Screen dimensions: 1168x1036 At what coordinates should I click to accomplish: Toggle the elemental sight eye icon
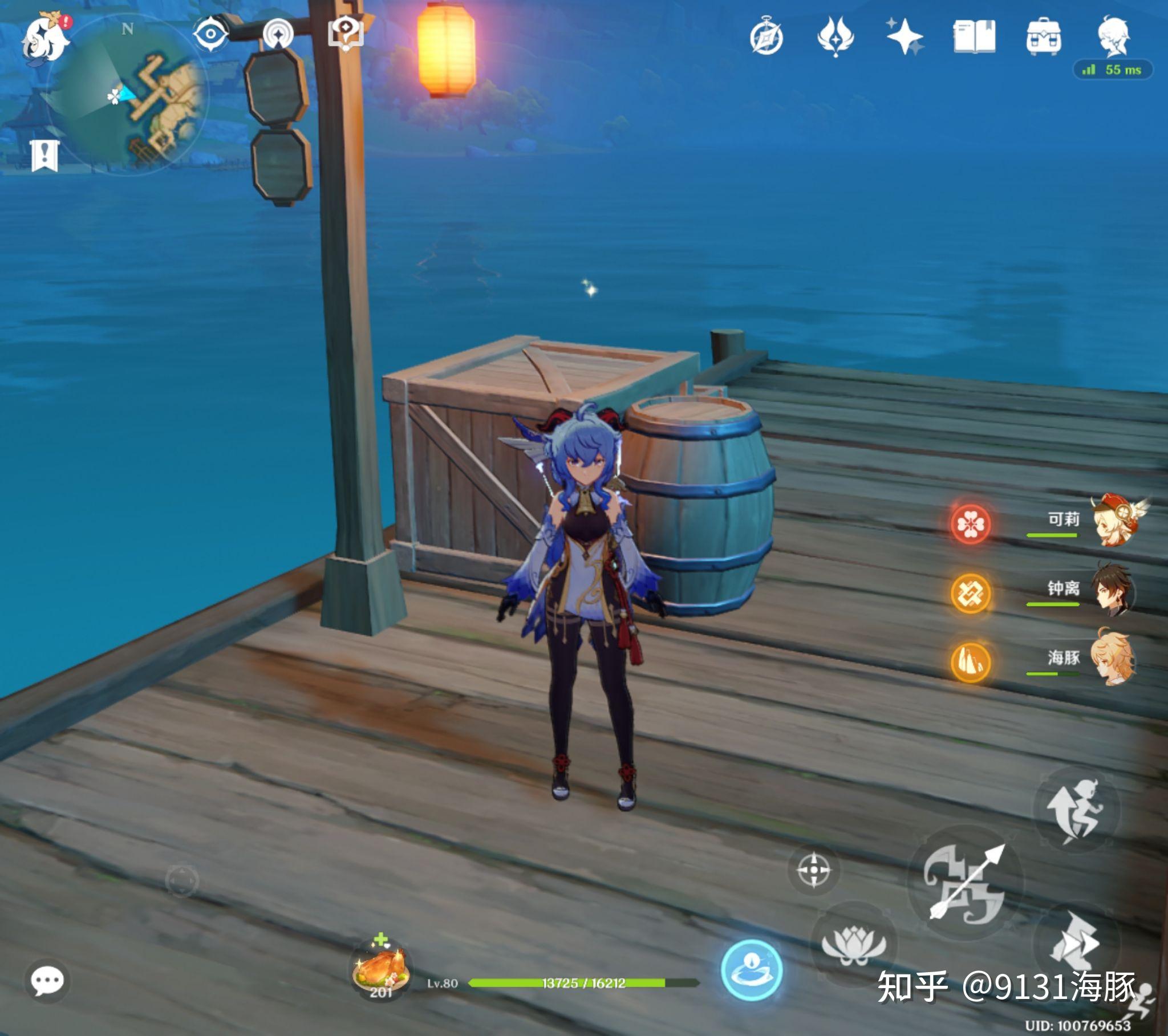[x=210, y=34]
